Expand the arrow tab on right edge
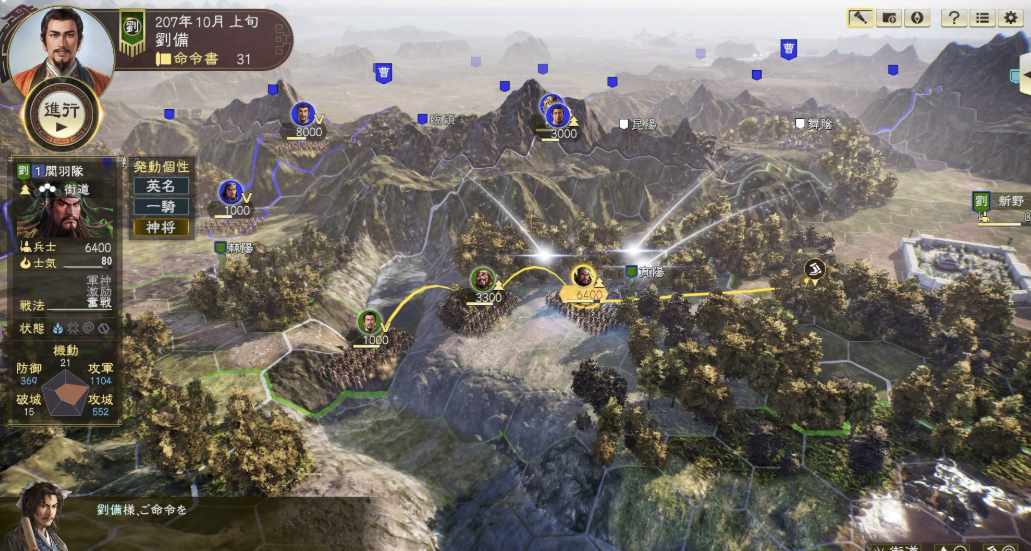This screenshot has width=1031, height=551. pos(1024,75)
